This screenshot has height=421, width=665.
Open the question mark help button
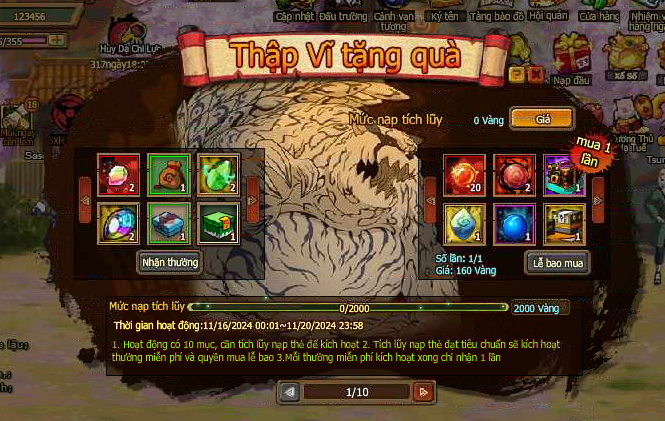516,75
